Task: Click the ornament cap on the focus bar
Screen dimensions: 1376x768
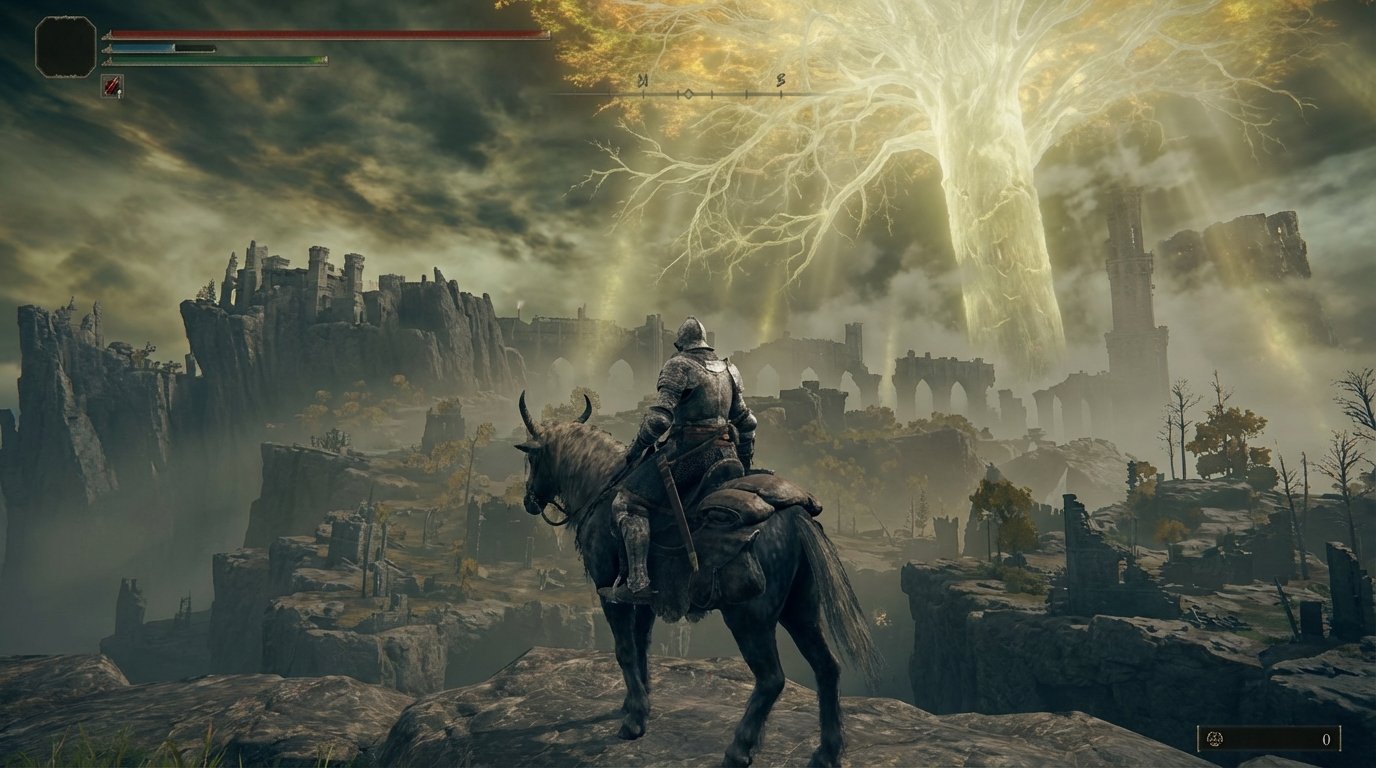Action: click(108, 47)
